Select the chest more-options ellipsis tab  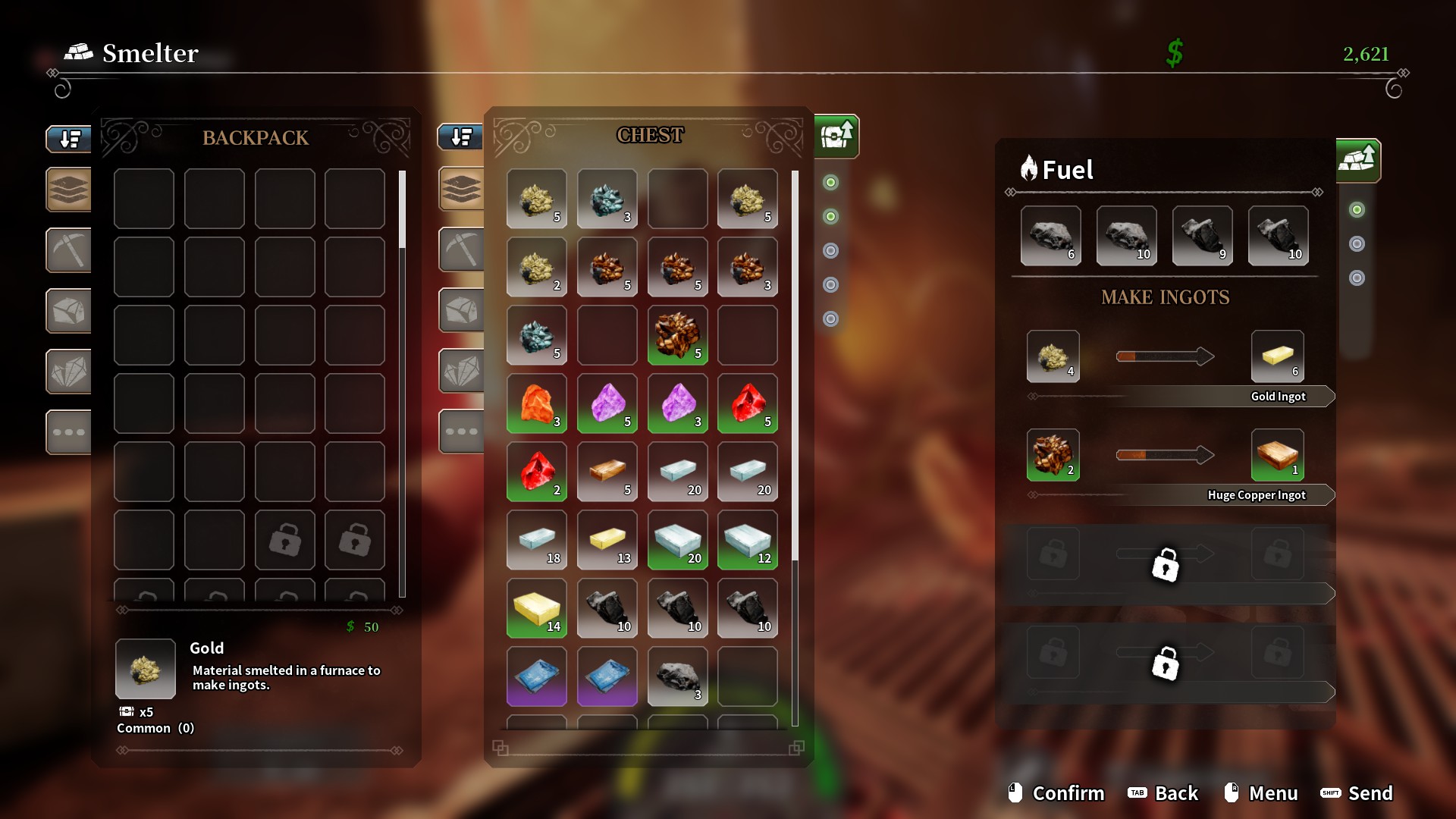(x=461, y=431)
